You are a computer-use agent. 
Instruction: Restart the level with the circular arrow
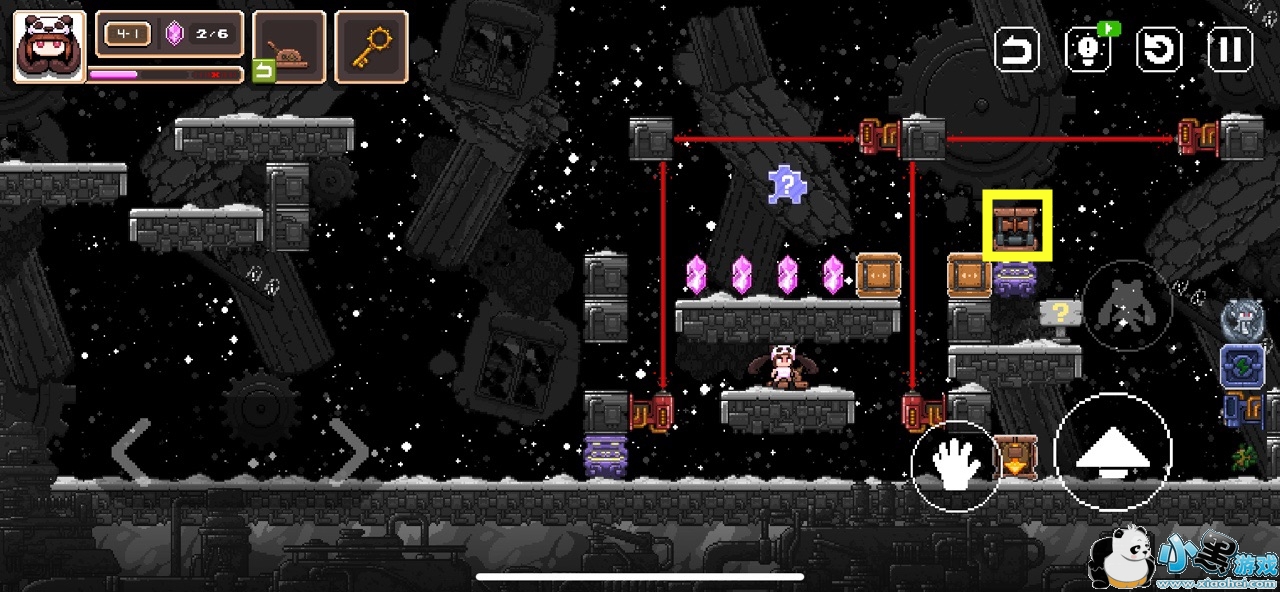pos(1159,49)
